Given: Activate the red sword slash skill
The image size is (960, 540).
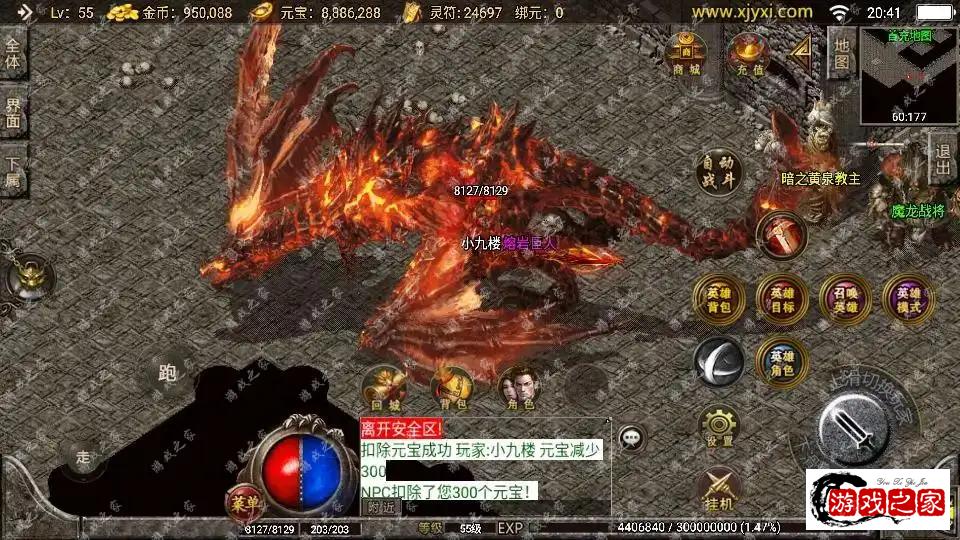Looking at the screenshot, I should coord(781,236).
